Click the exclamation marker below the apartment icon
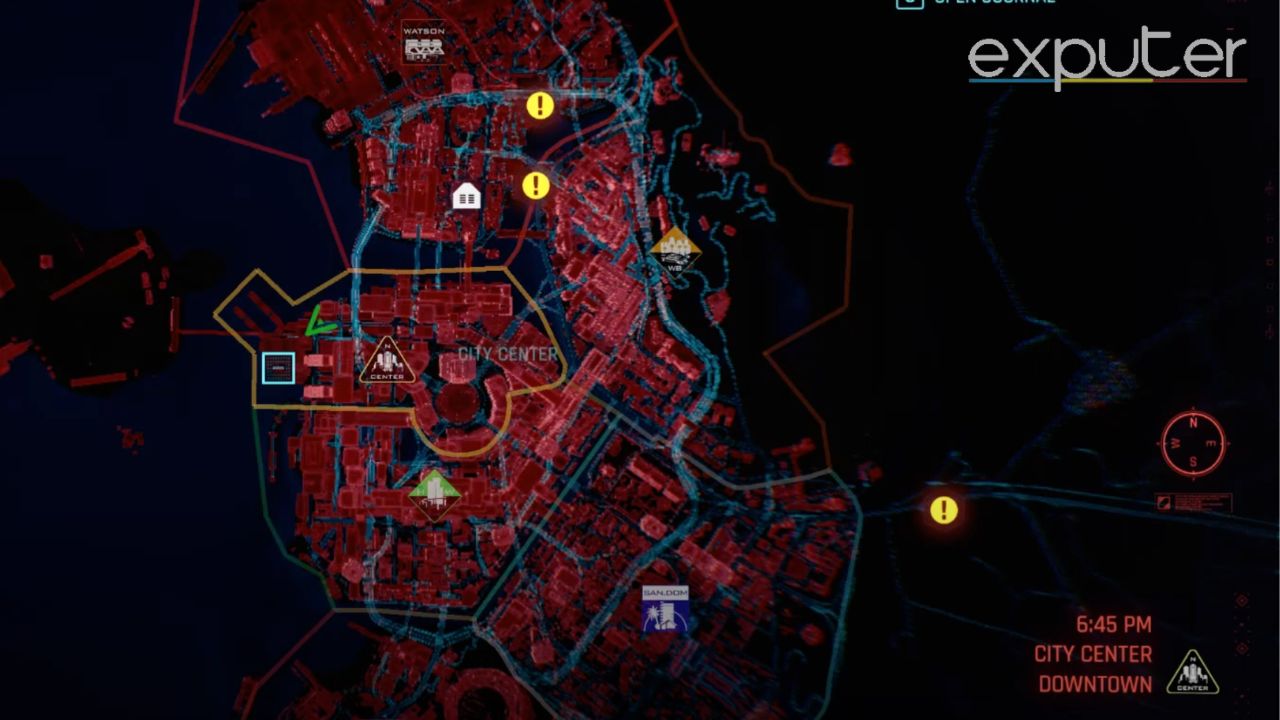The height and width of the screenshot is (720, 1280). [535, 184]
